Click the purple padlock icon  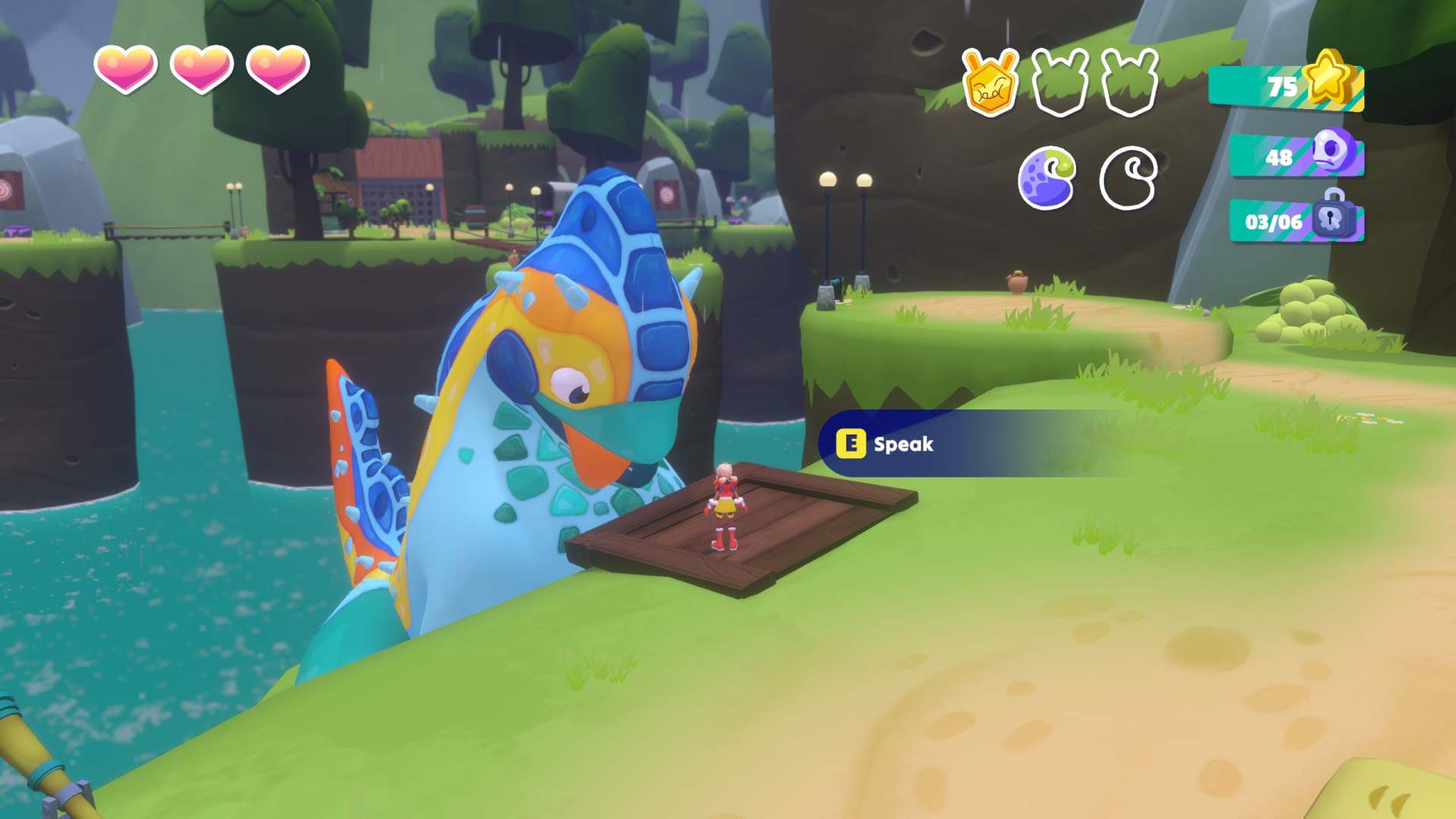click(x=1334, y=215)
